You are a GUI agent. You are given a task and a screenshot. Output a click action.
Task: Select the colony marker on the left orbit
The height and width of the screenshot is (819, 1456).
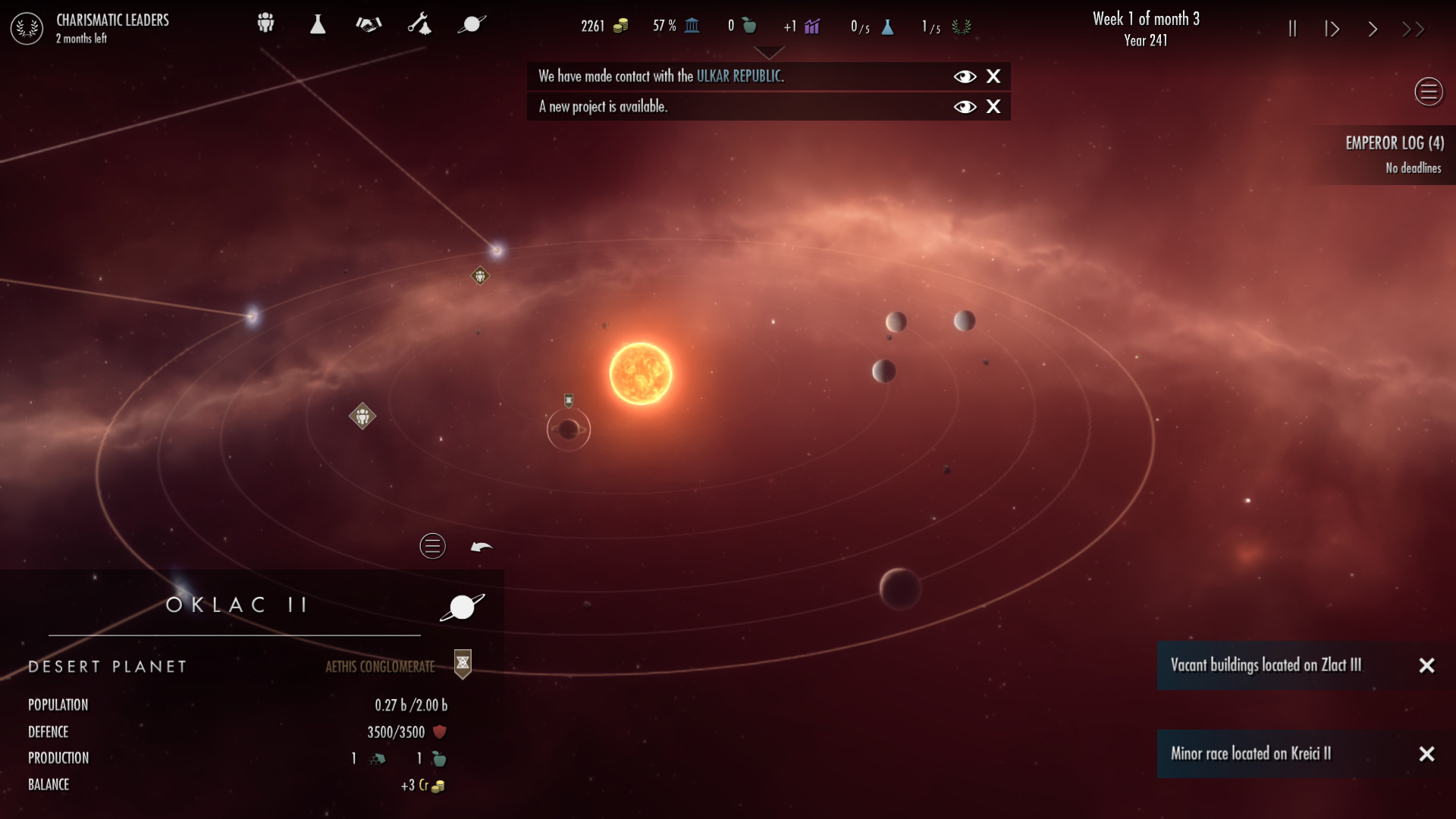pos(363,416)
